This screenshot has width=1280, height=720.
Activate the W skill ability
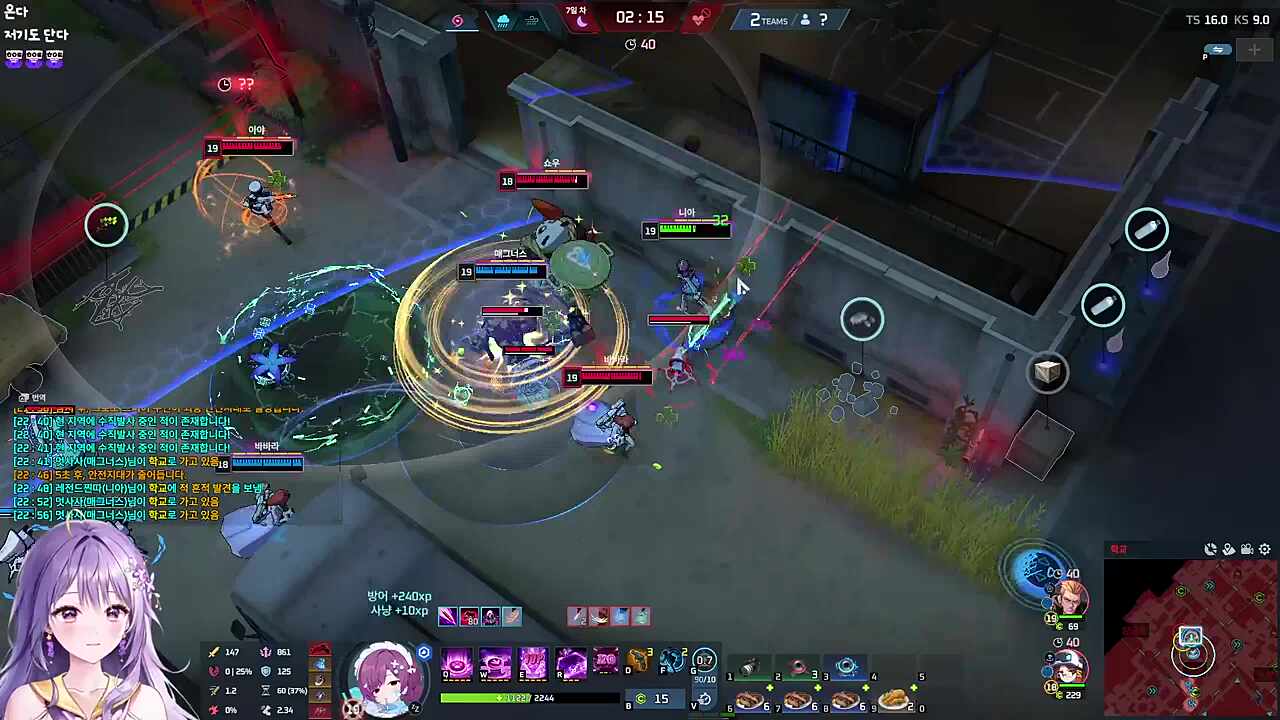[x=495, y=663]
